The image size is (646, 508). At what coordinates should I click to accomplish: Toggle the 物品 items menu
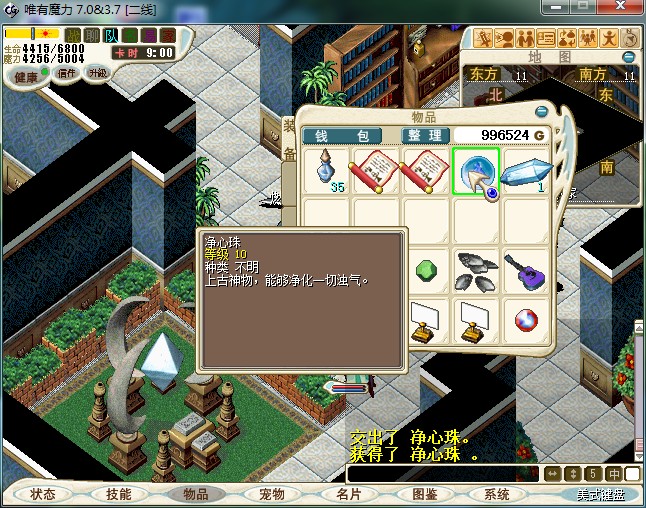pos(194,494)
